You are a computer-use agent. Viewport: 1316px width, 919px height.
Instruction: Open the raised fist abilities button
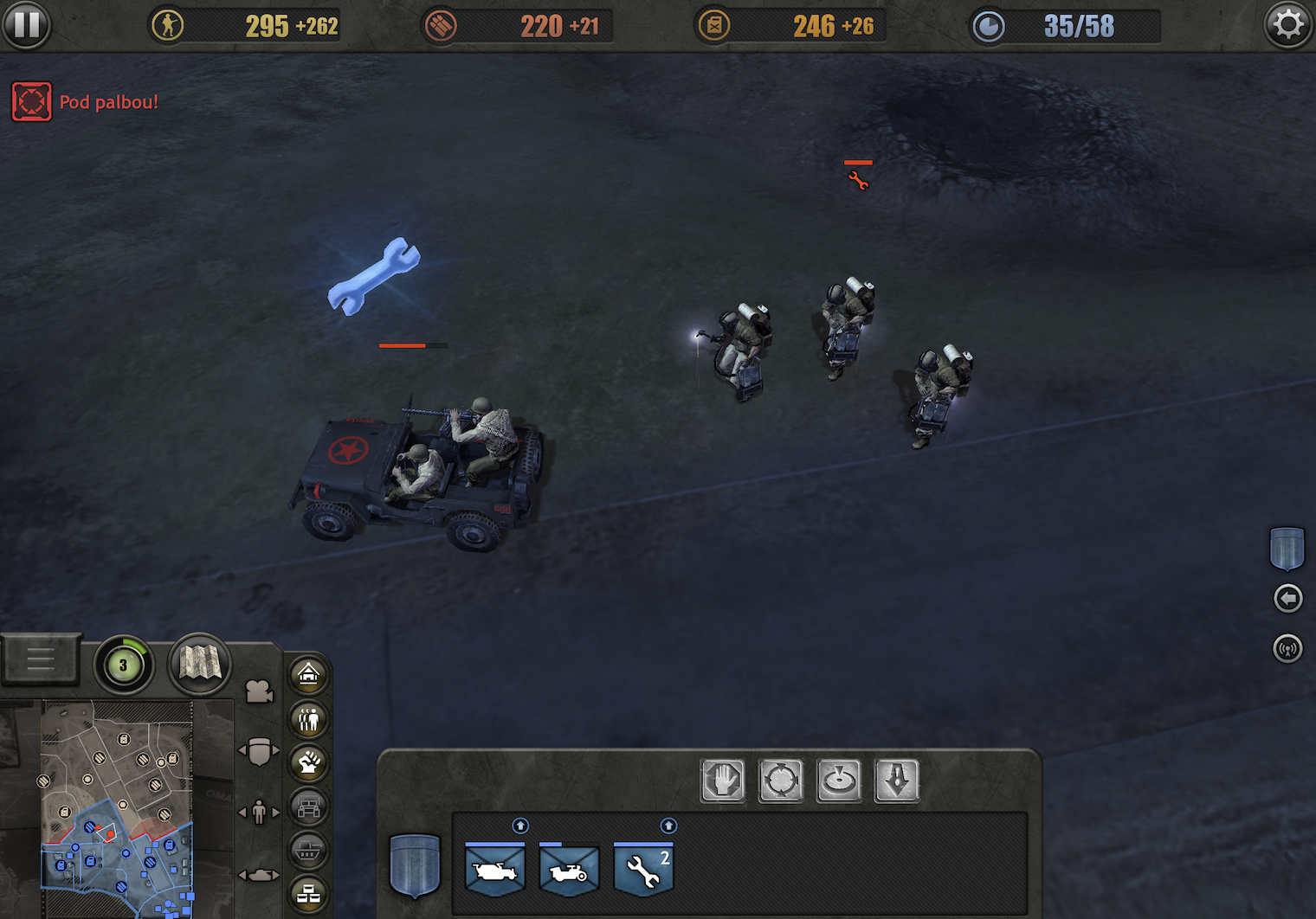click(x=308, y=762)
